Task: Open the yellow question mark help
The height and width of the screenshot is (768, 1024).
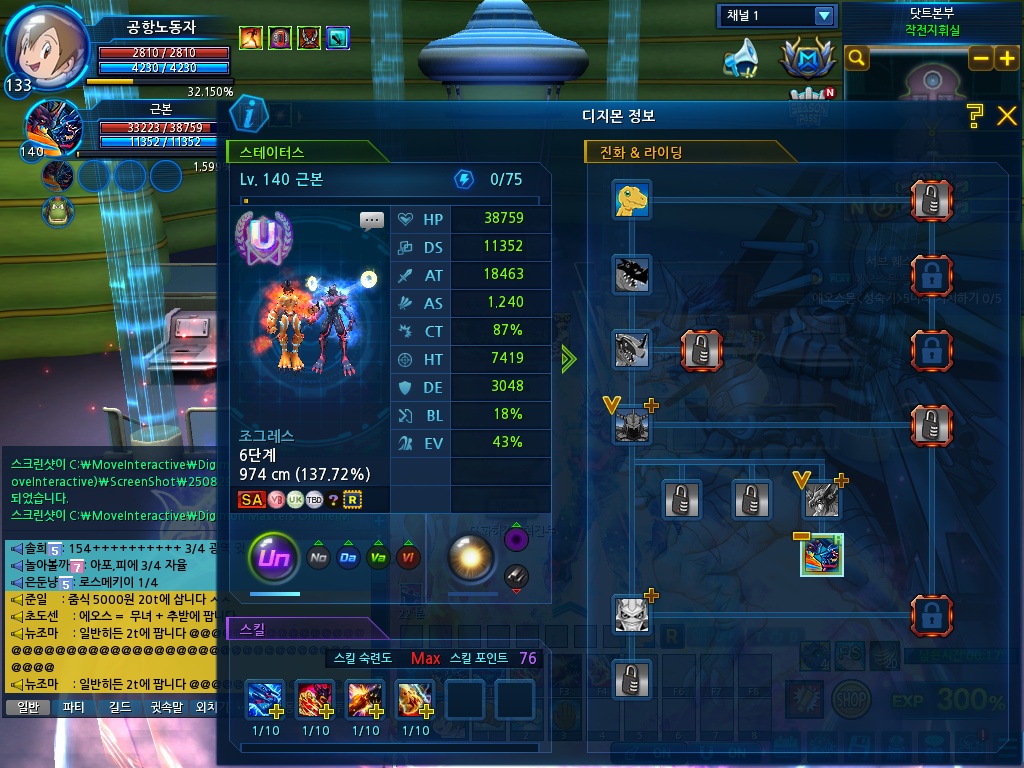Action: pyautogui.click(x=976, y=116)
